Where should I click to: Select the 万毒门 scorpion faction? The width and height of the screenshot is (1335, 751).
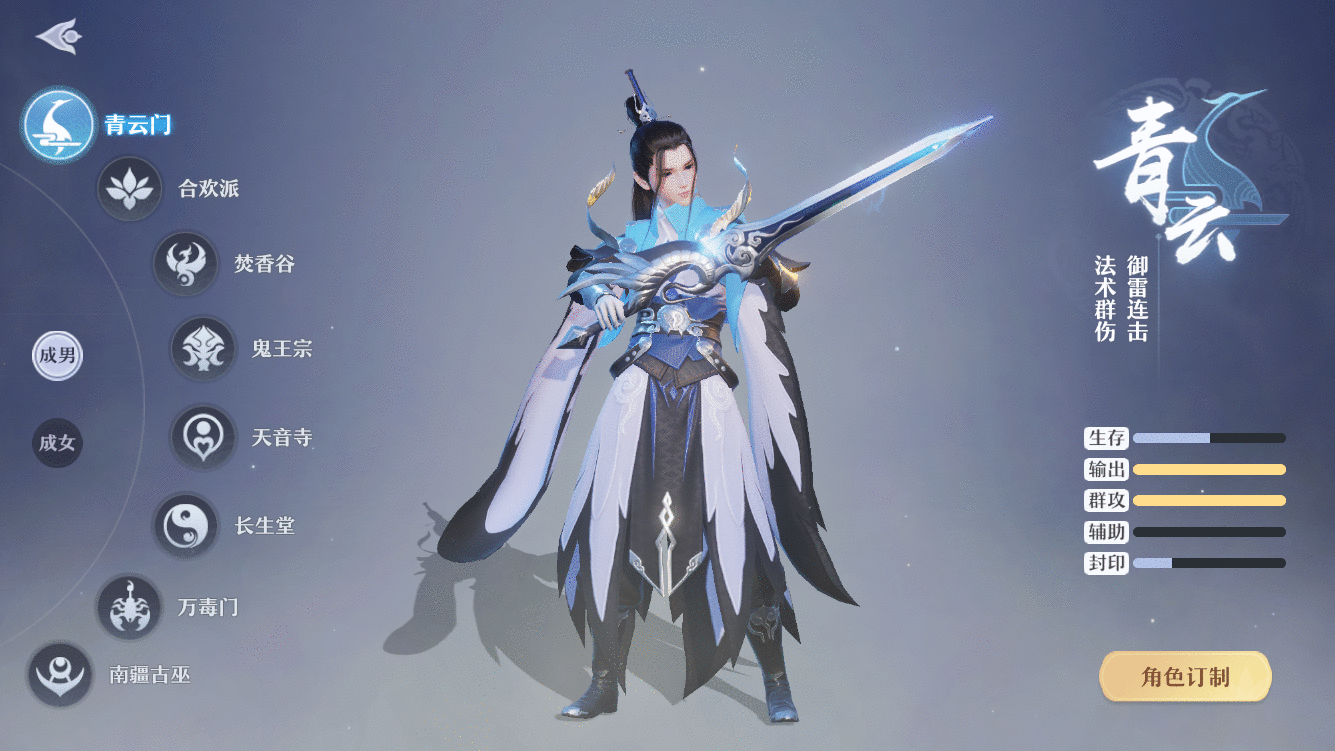pos(129,607)
